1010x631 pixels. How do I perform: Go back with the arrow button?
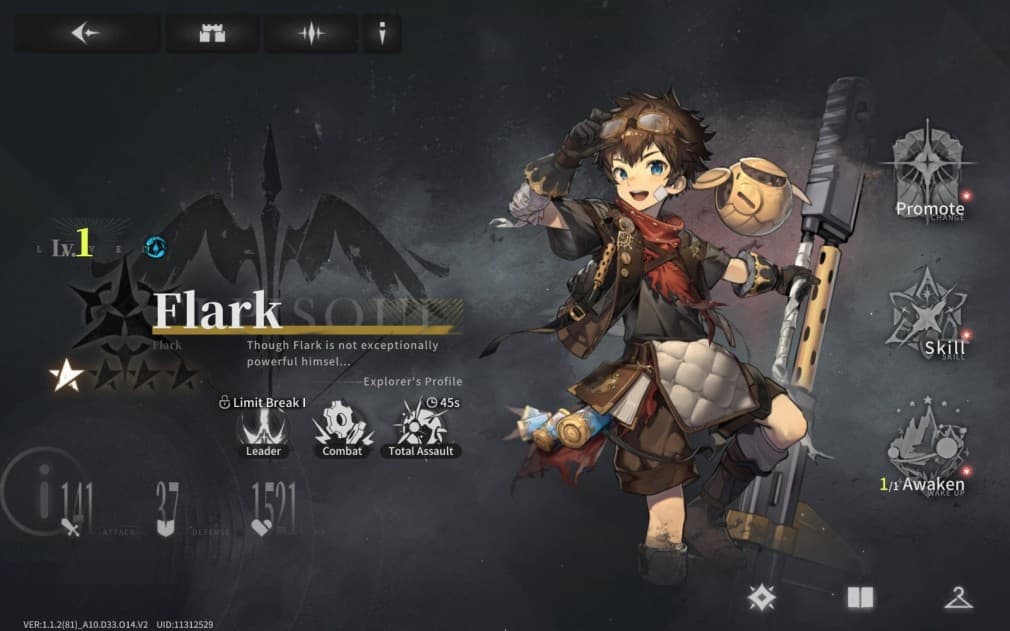86,33
